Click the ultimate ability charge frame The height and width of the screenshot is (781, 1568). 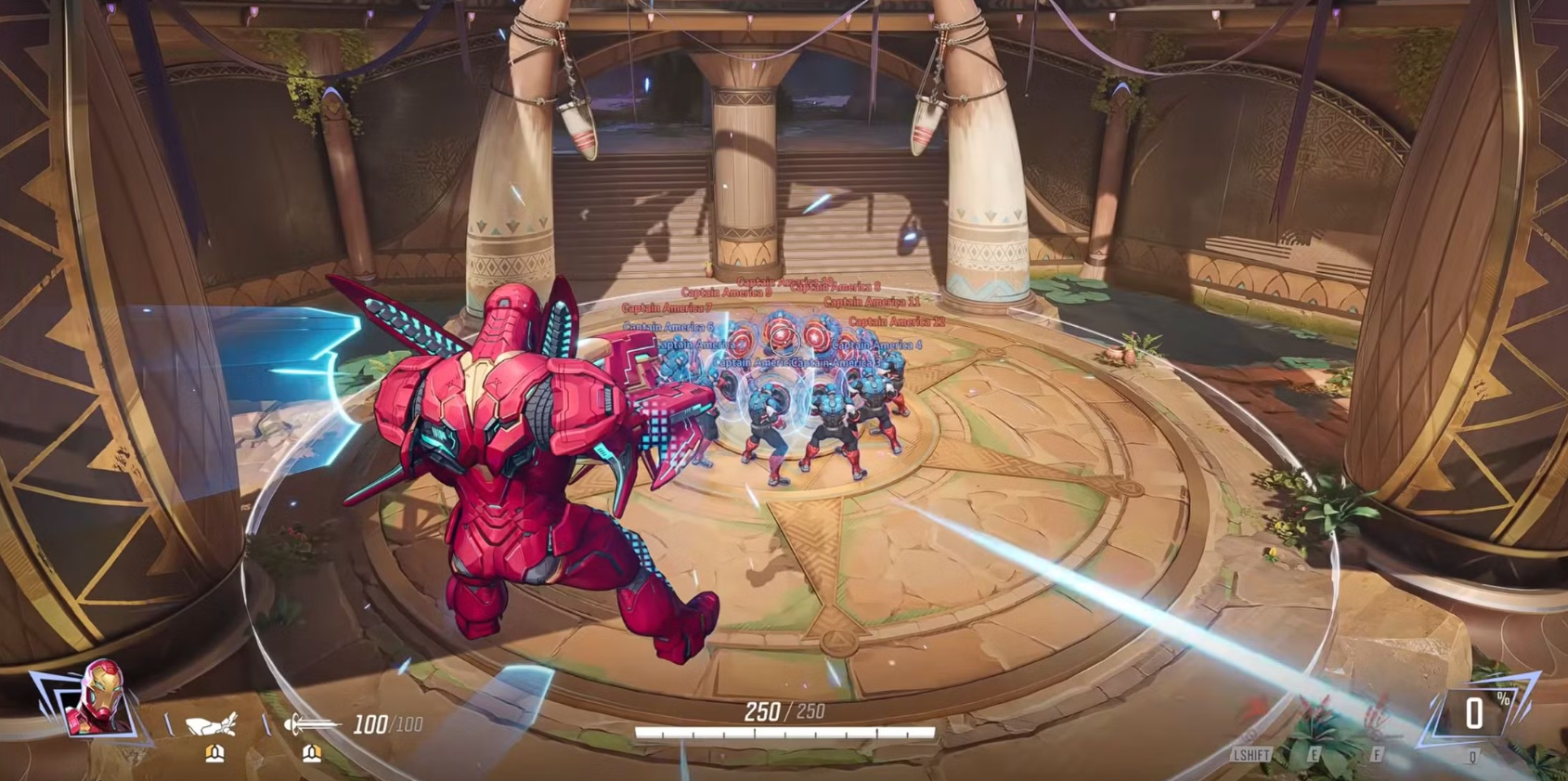click(1474, 713)
